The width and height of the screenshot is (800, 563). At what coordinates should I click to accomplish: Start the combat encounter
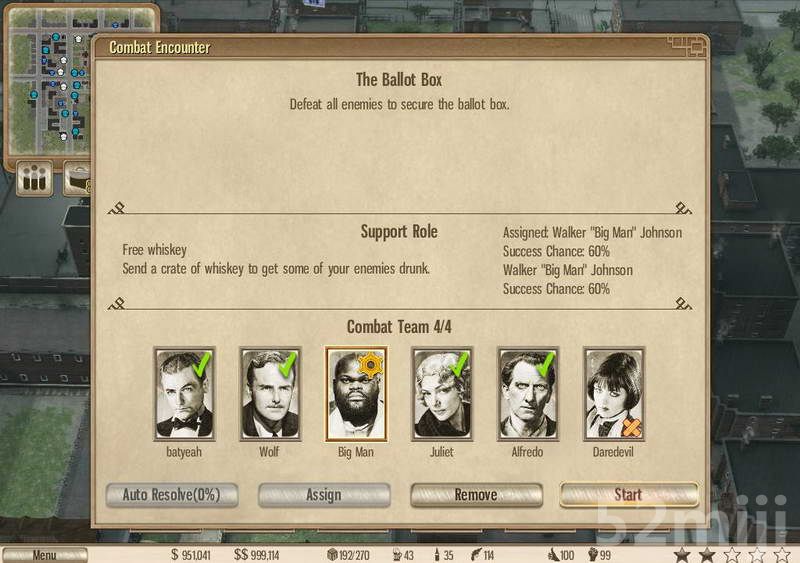628,495
